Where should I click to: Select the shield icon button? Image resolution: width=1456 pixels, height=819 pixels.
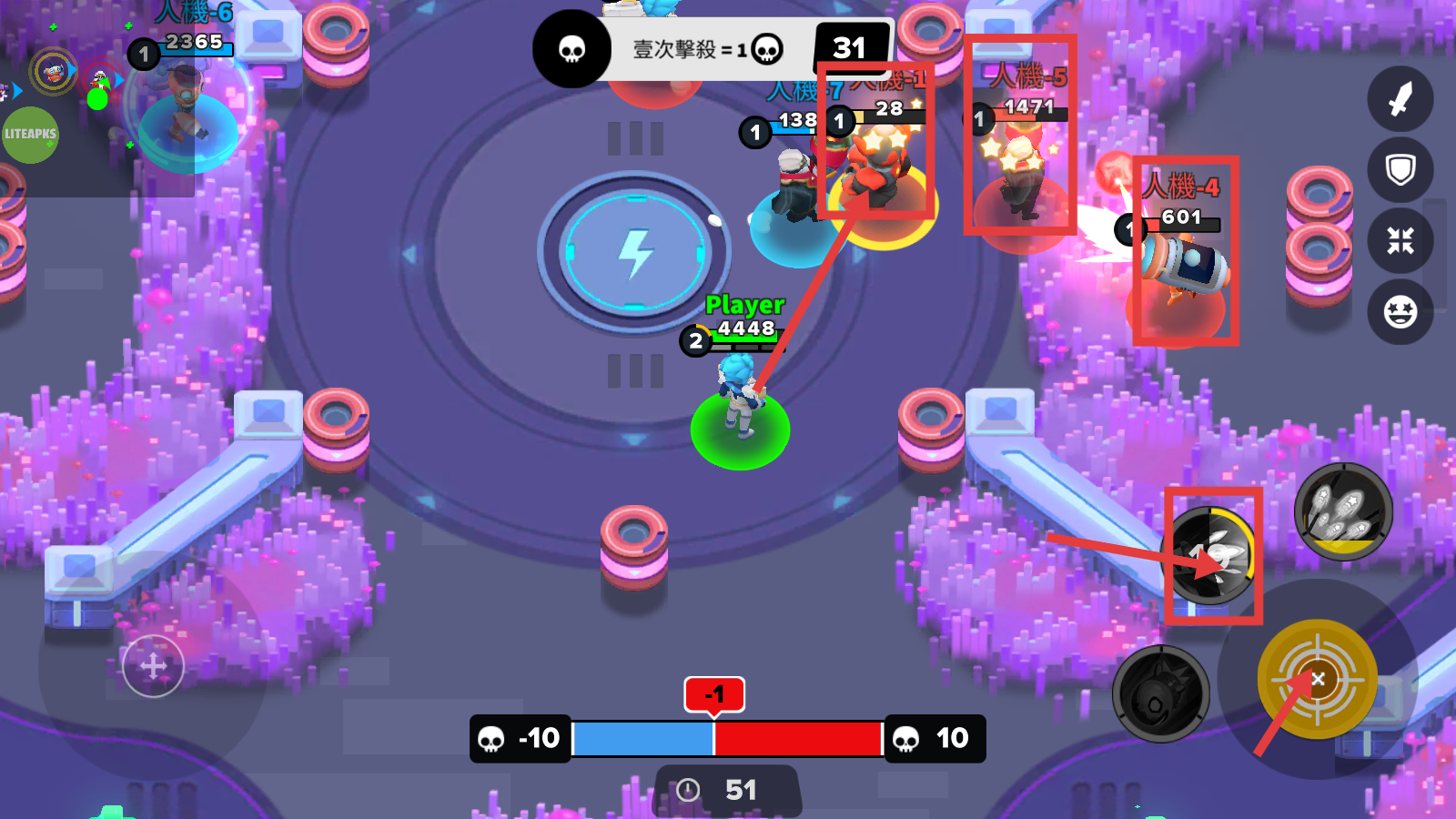[1400, 170]
